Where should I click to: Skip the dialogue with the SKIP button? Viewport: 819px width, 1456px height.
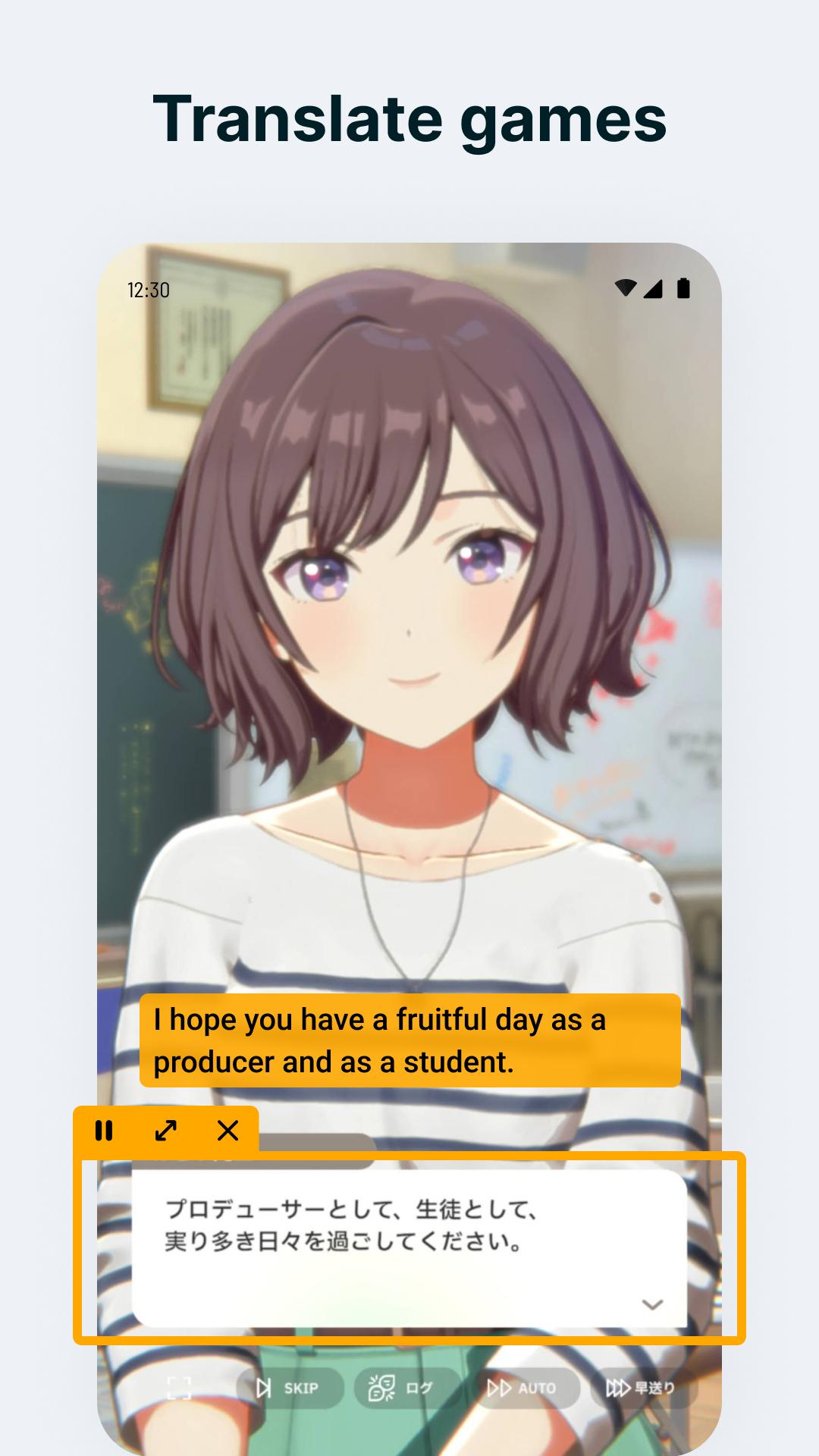289,1388
